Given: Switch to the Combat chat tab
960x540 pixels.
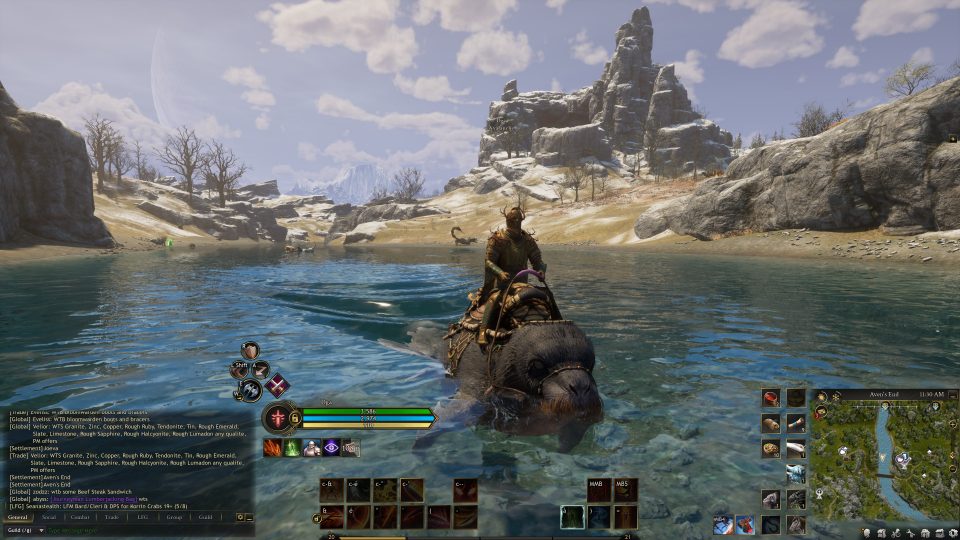Looking at the screenshot, I should pyautogui.click(x=80, y=517).
